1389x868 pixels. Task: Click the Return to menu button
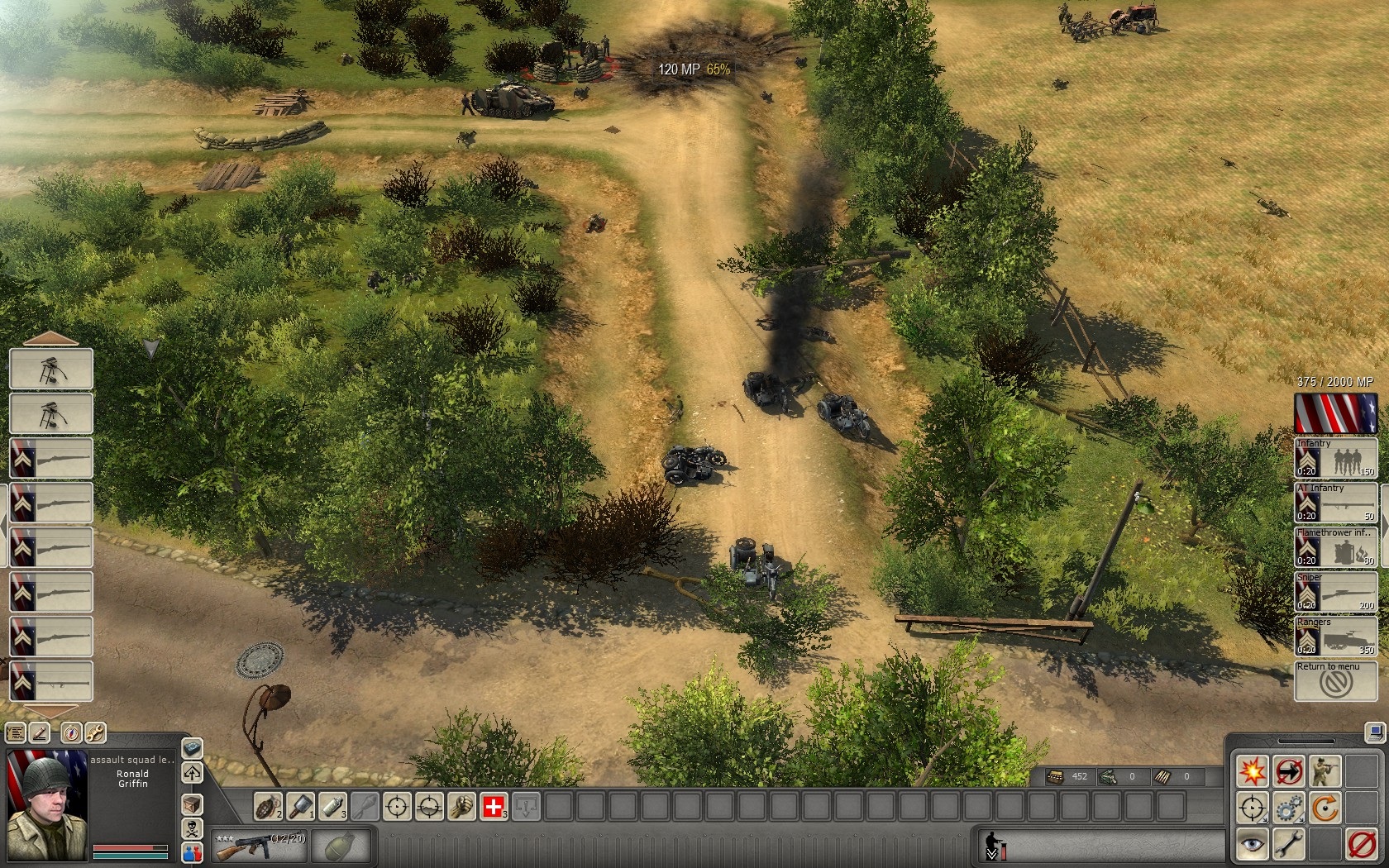pos(1335,682)
